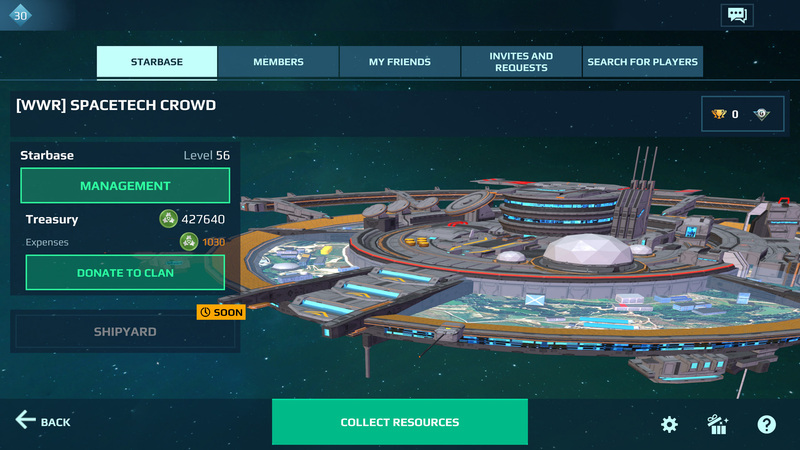The width and height of the screenshot is (800, 450).
Task: Switch to the Starbase tab
Action: (x=157, y=62)
